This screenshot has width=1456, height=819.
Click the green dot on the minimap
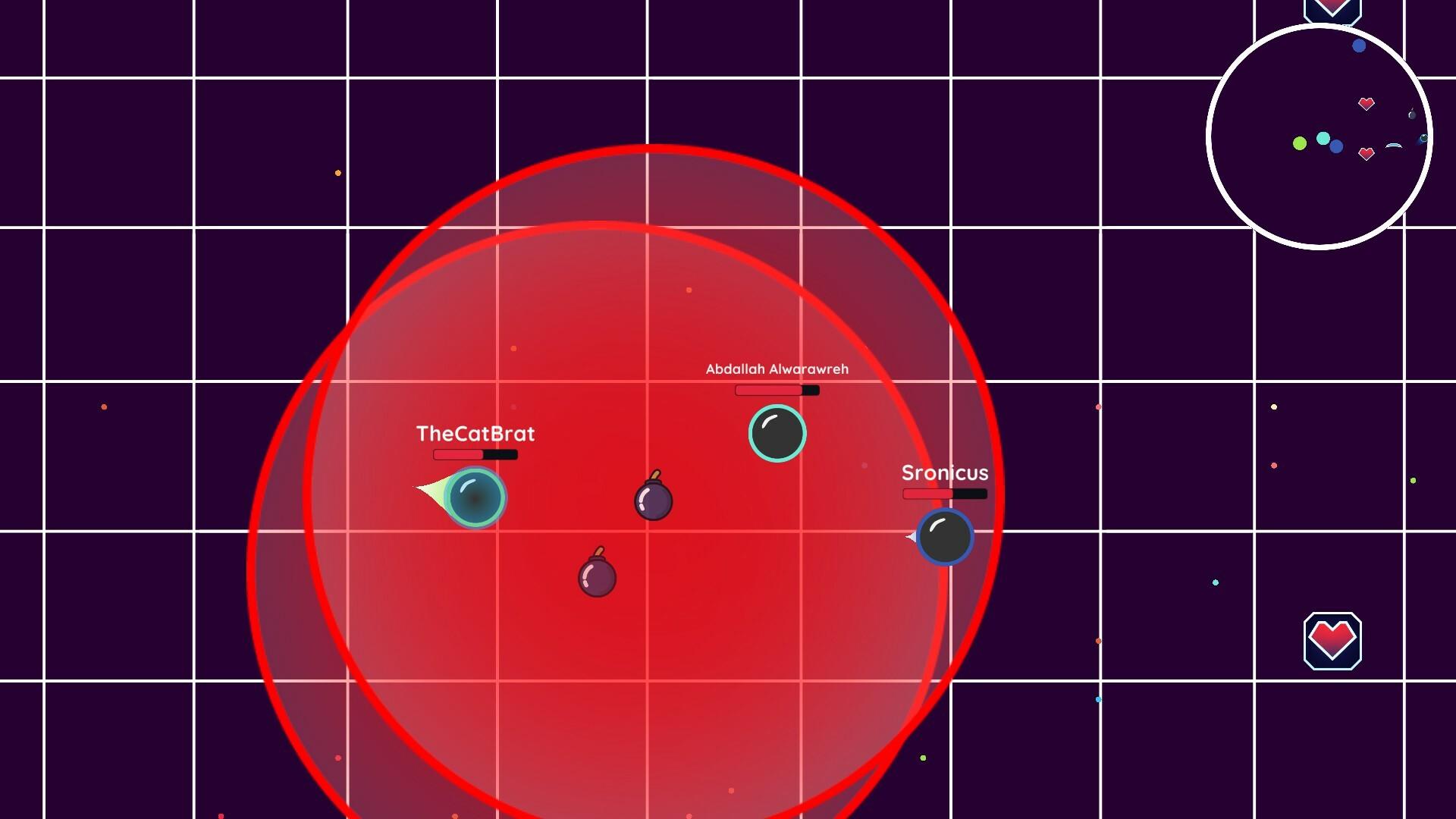pos(1299,143)
